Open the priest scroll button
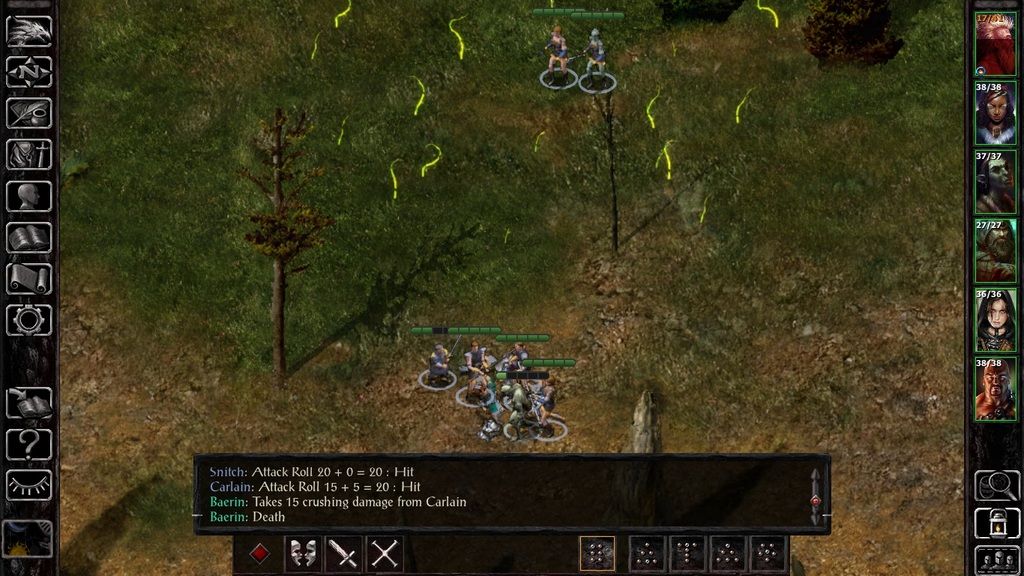1024x576 pixels. (29, 278)
